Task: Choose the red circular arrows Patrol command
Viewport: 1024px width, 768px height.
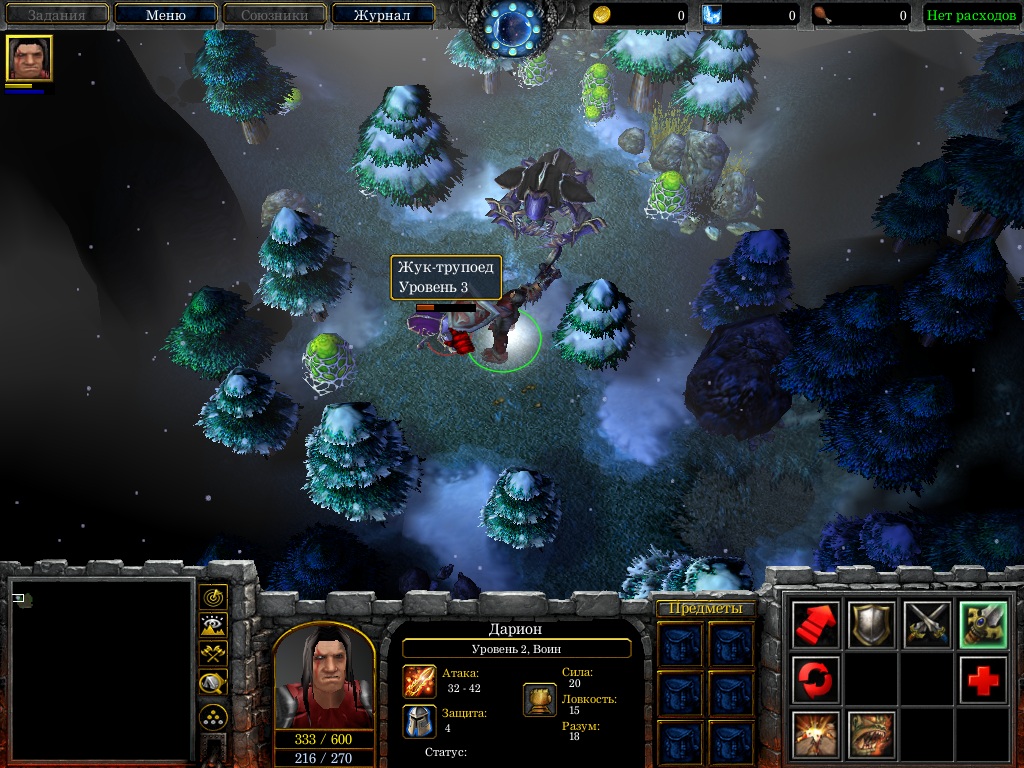Action: click(816, 680)
